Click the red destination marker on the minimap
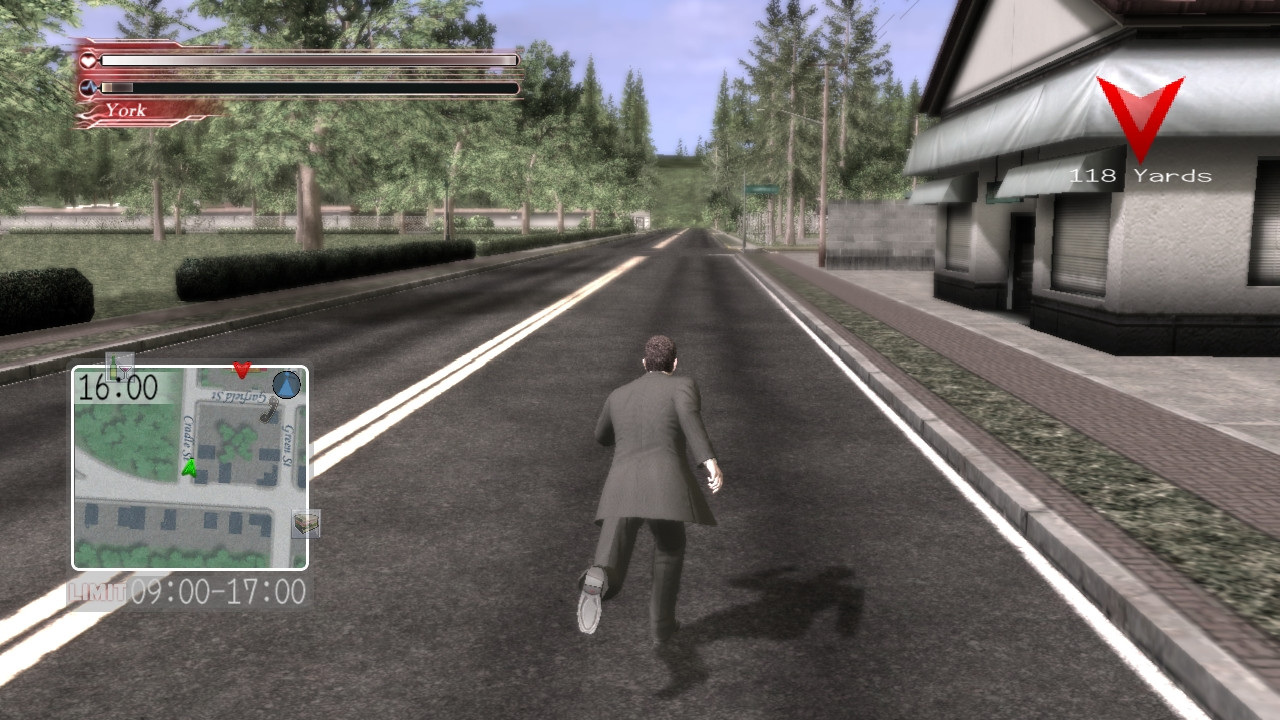 [242, 371]
